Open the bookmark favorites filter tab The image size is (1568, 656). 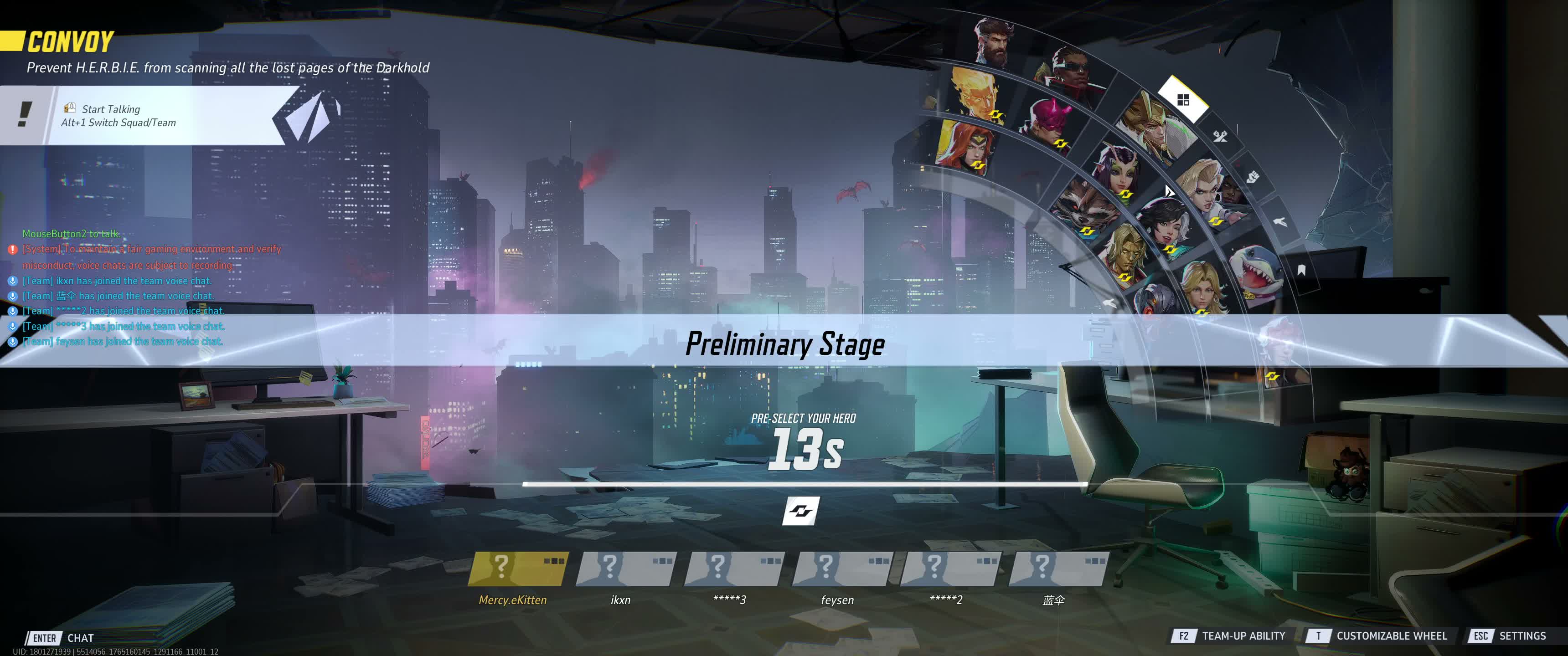(1301, 270)
